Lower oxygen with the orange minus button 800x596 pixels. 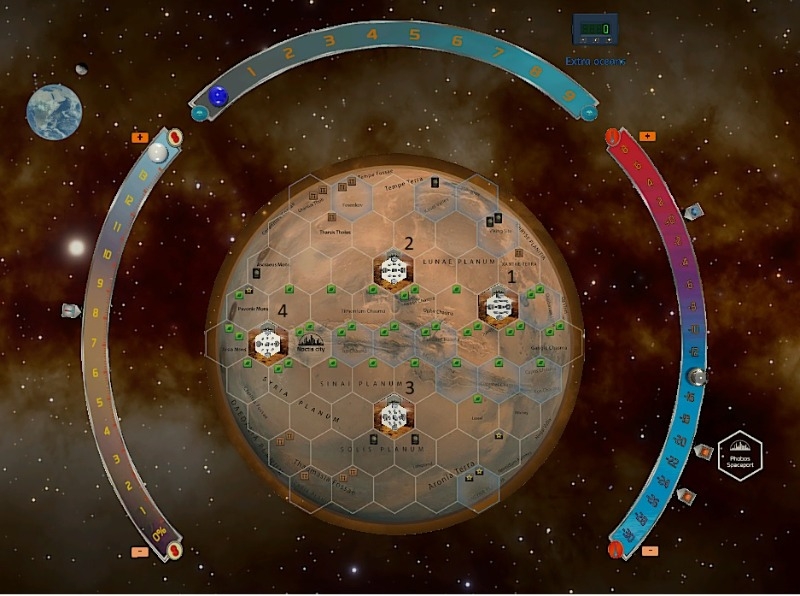tap(140, 551)
